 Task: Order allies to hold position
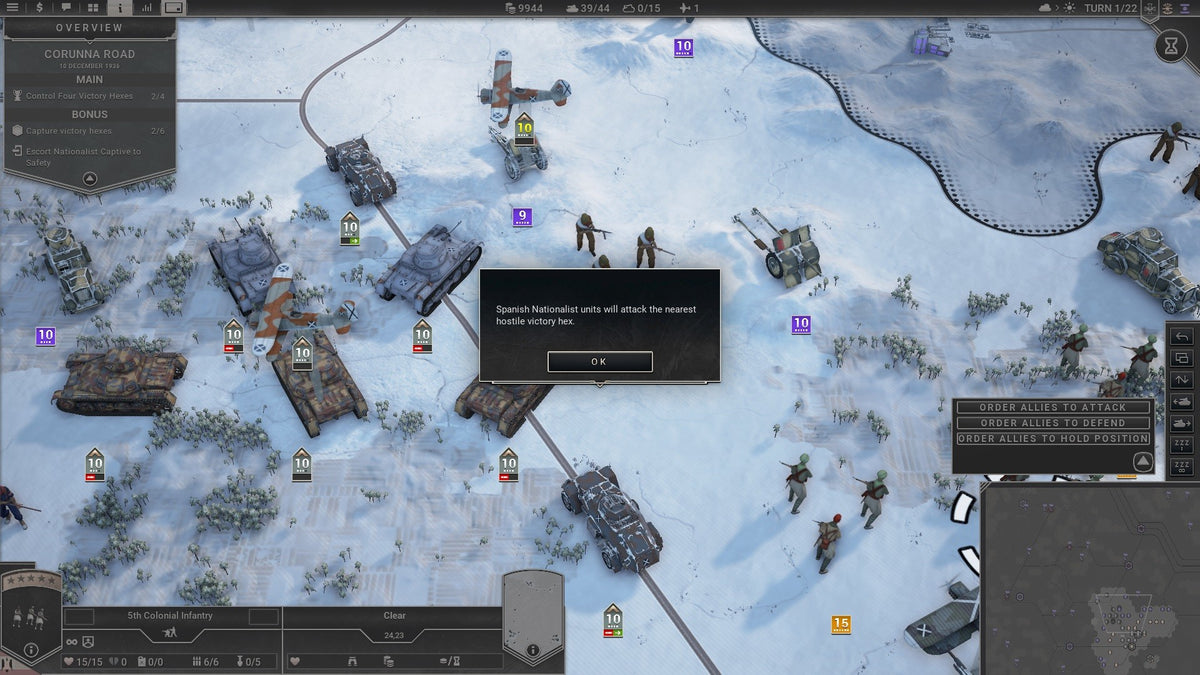tap(1053, 439)
